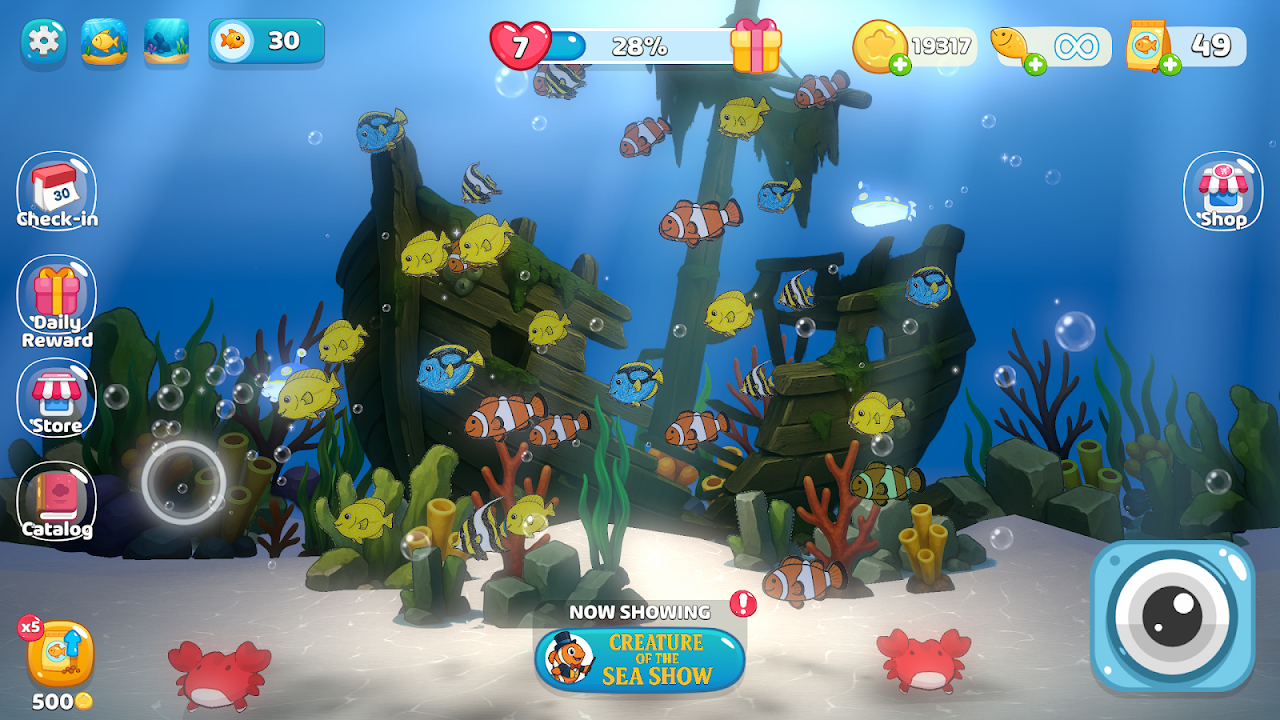The height and width of the screenshot is (720, 1280).
Task: Tap the fish count indicator showing 30
Action: (266, 41)
